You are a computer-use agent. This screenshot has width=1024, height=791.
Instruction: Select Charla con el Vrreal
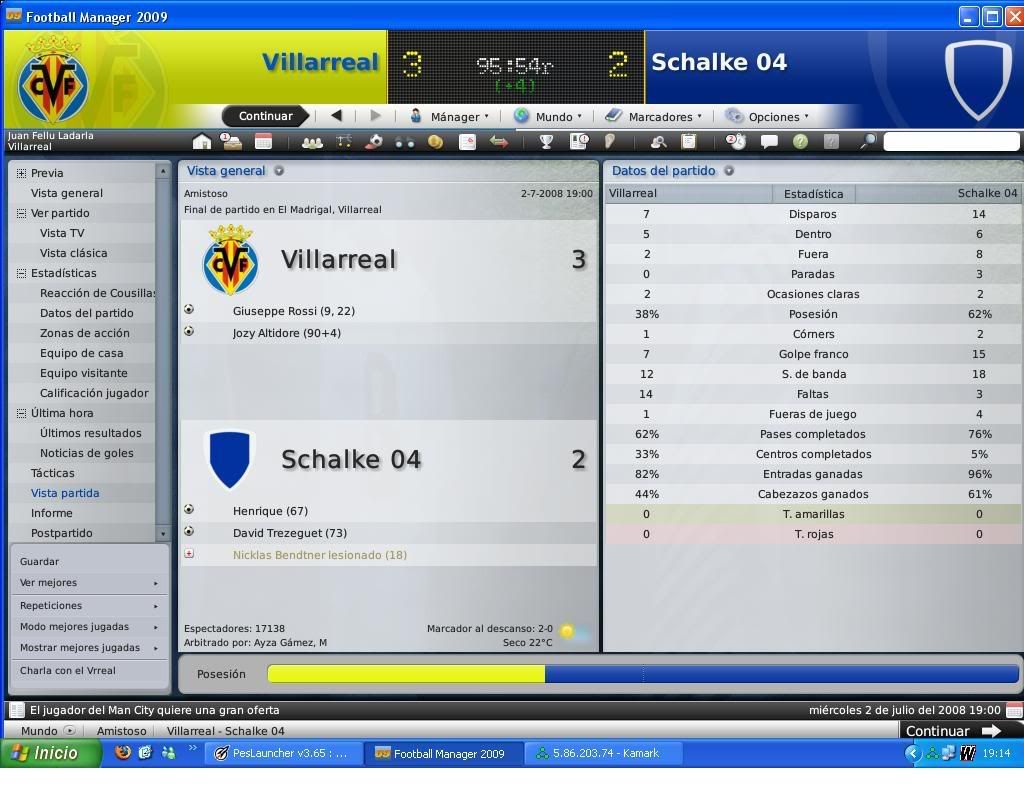coord(68,671)
